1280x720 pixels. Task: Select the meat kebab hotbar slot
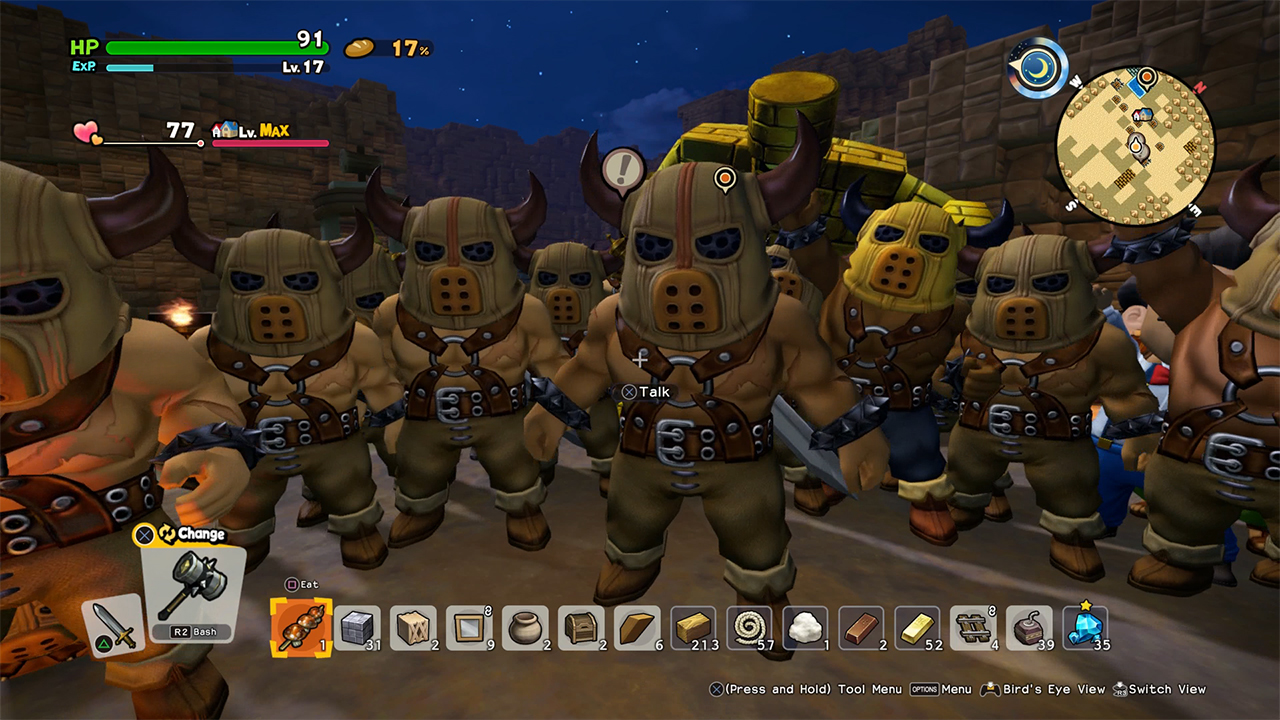tap(301, 628)
